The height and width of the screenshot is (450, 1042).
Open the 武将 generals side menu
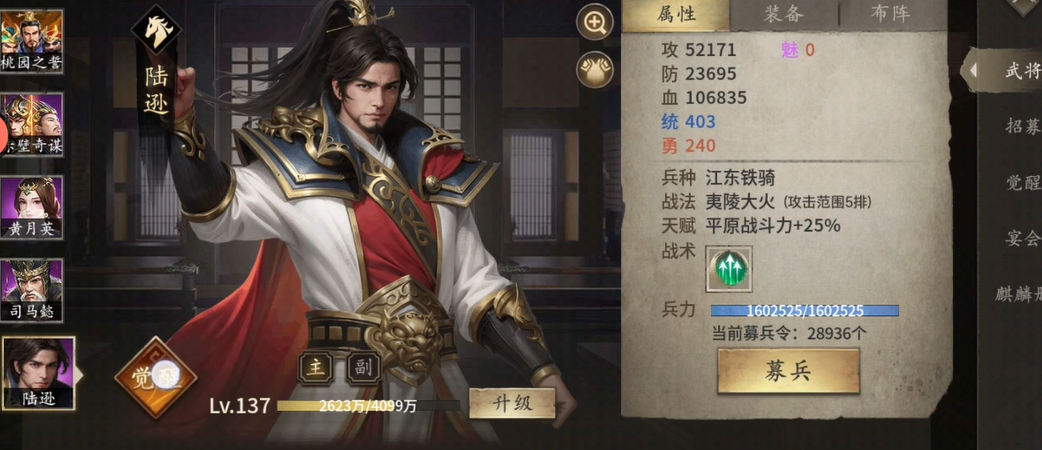coord(1020,71)
